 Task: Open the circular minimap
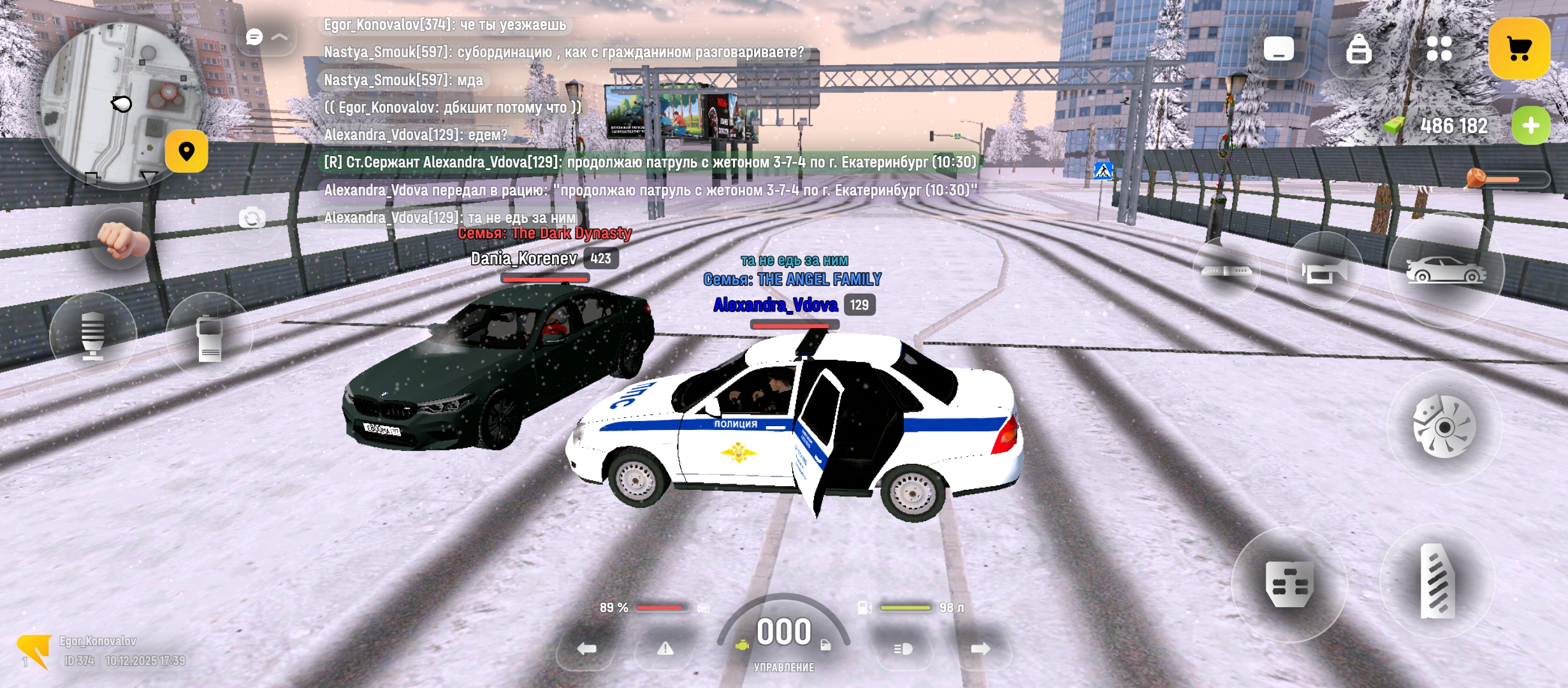120,103
